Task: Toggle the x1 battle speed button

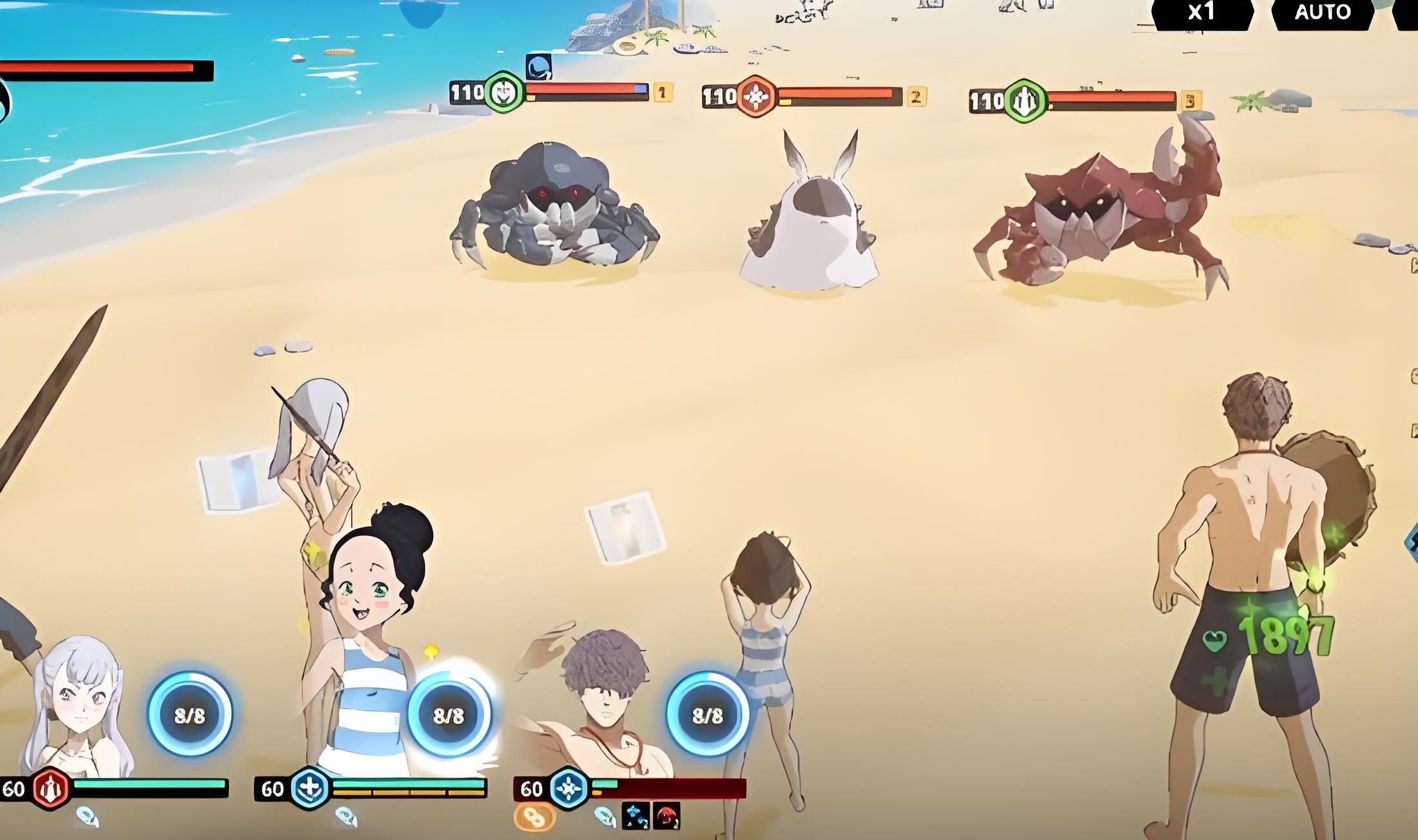Action: (1201, 13)
